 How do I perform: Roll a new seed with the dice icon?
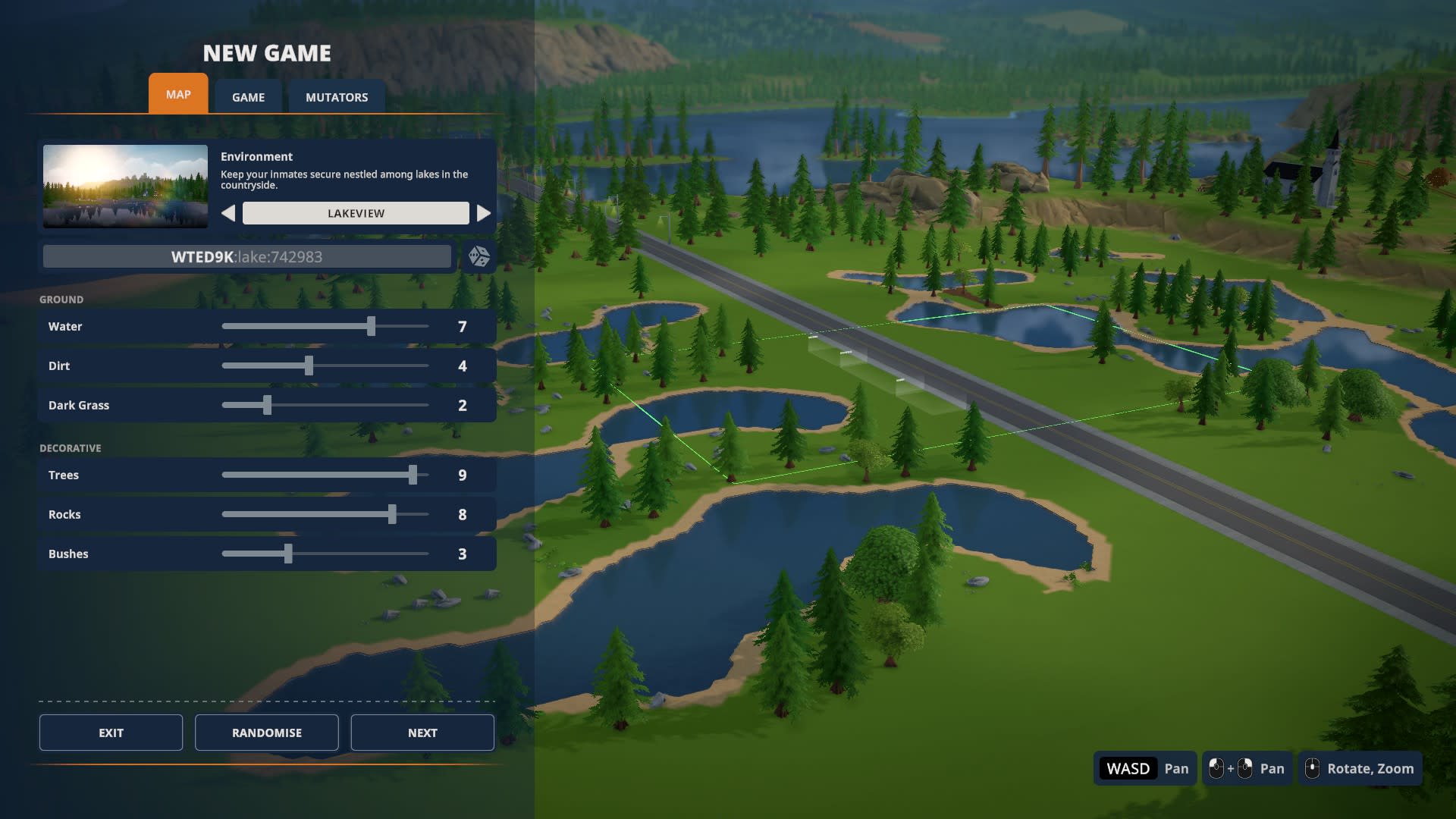click(x=479, y=256)
